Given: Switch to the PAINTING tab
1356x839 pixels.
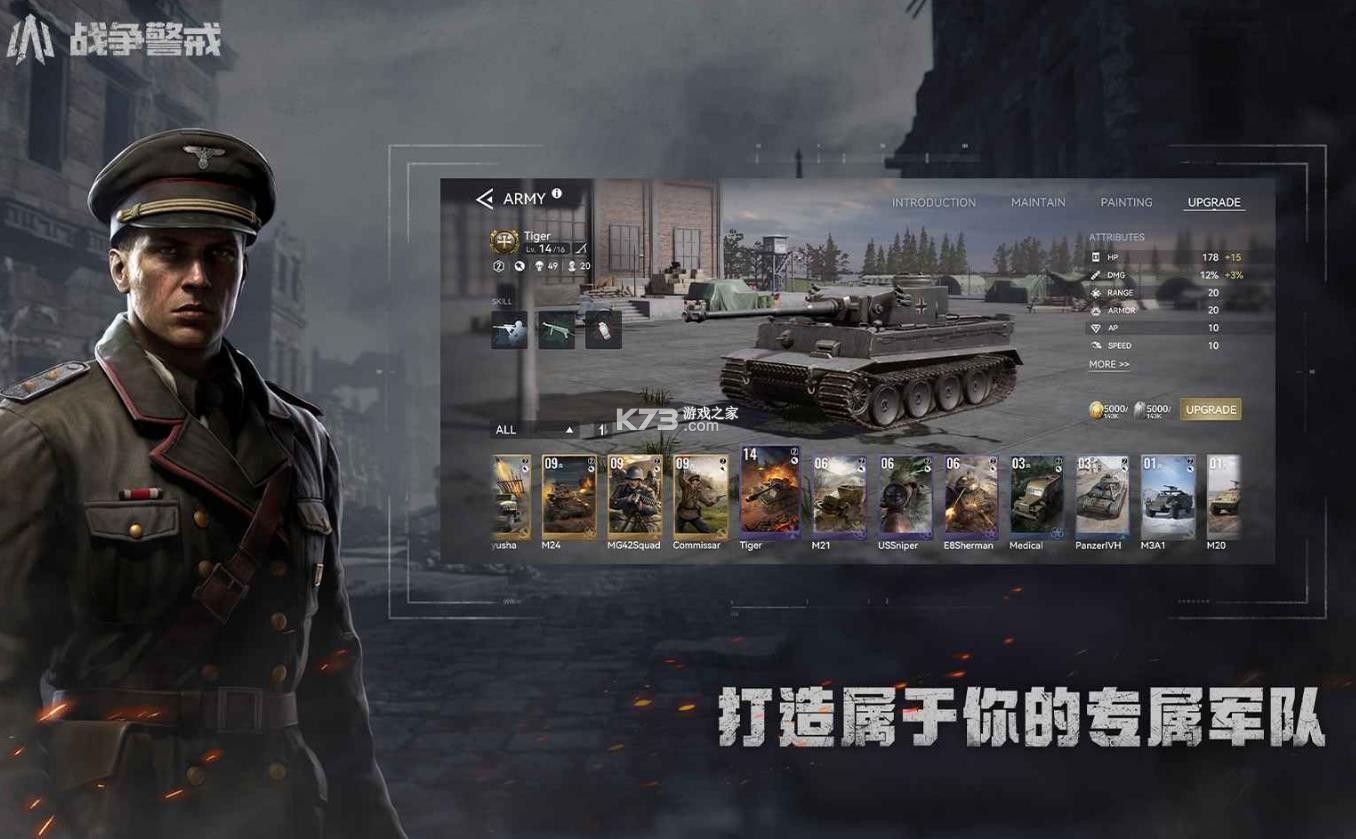Looking at the screenshot, I should pyautogui.click(x=1125, y=202).
